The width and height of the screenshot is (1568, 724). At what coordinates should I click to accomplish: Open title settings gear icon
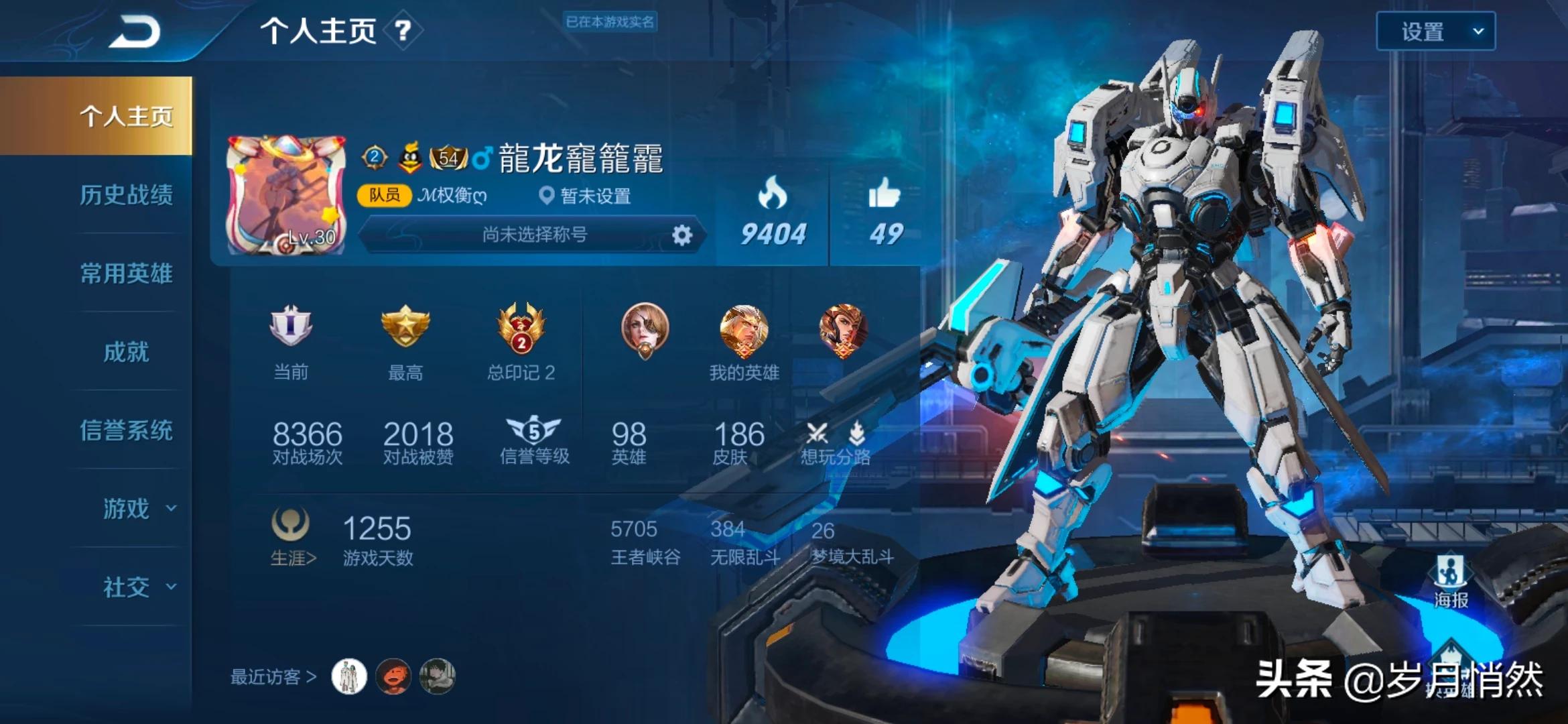tap(681, 235)
